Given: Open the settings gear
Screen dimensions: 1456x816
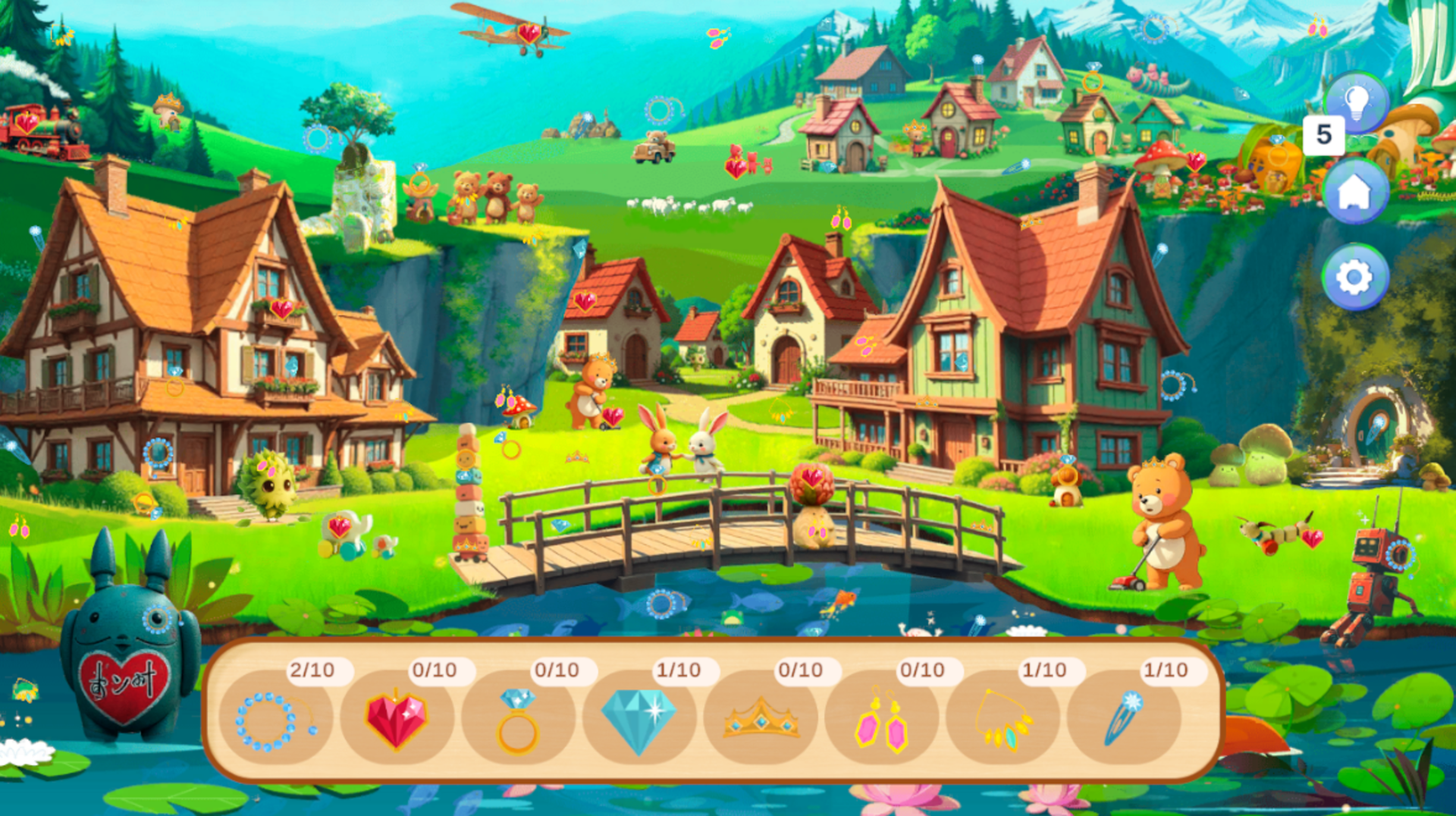Looking at the screenshot, I should 1357,277.
